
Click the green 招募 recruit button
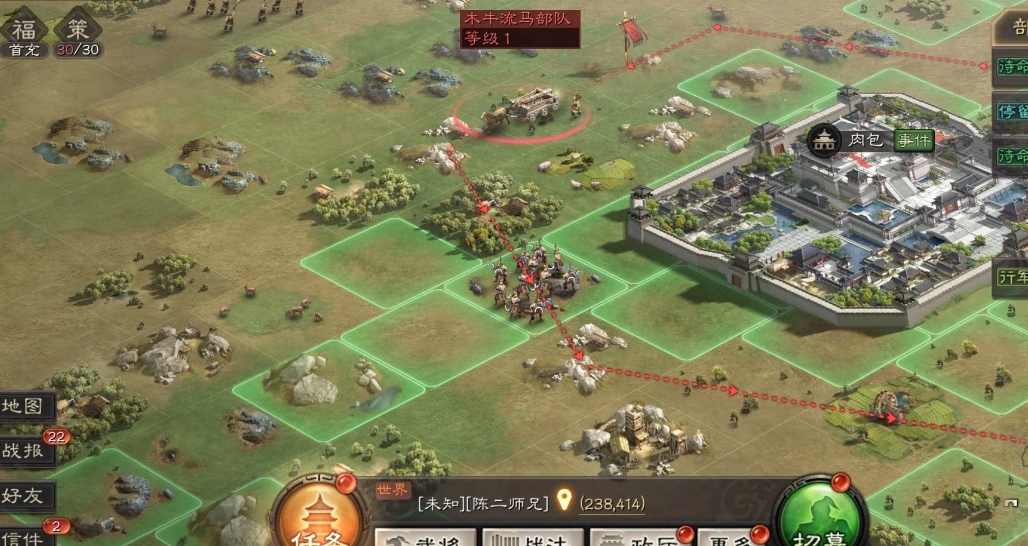click(x=820, y=516)
